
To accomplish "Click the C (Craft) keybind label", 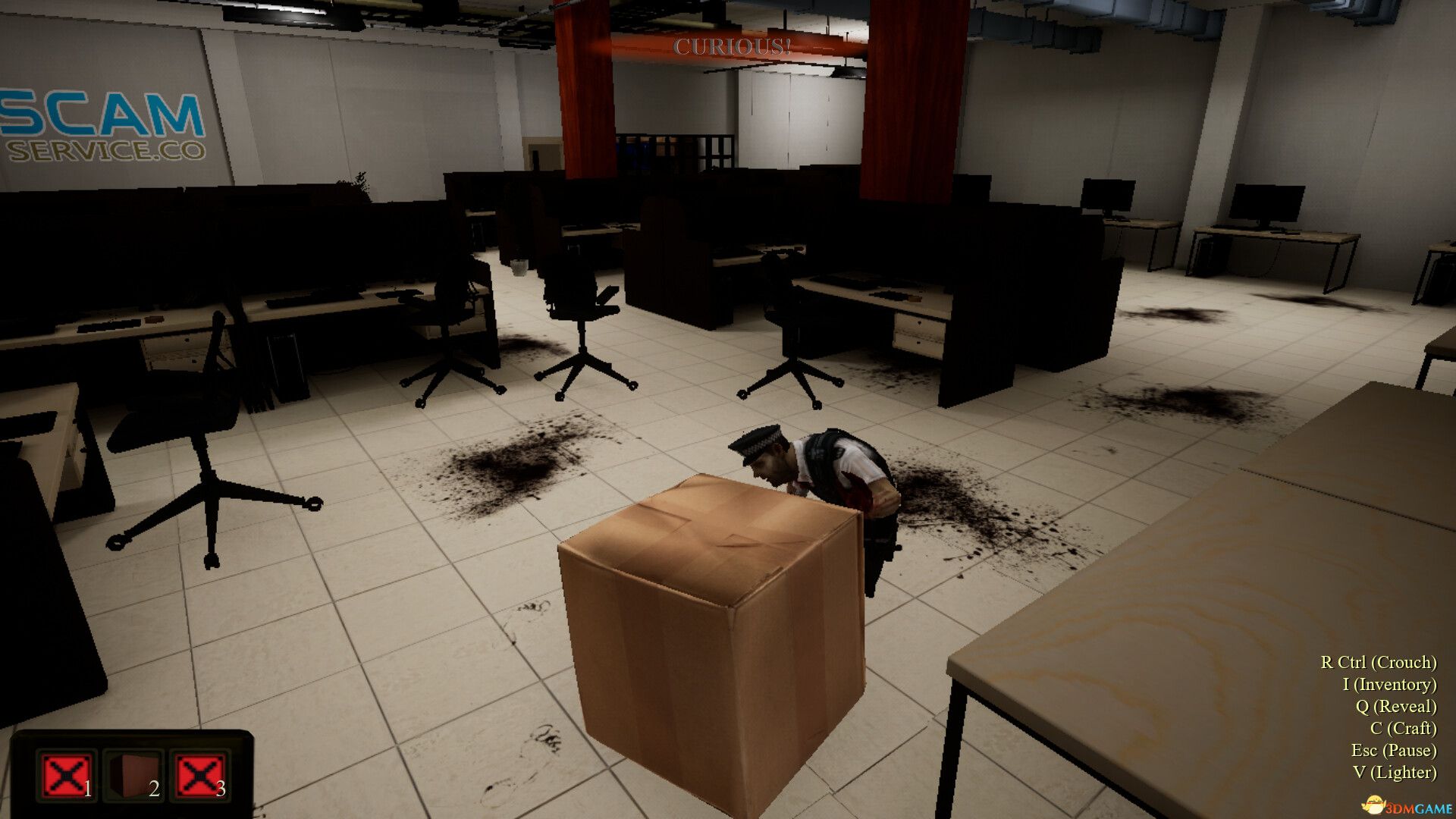I will 1403,730.
